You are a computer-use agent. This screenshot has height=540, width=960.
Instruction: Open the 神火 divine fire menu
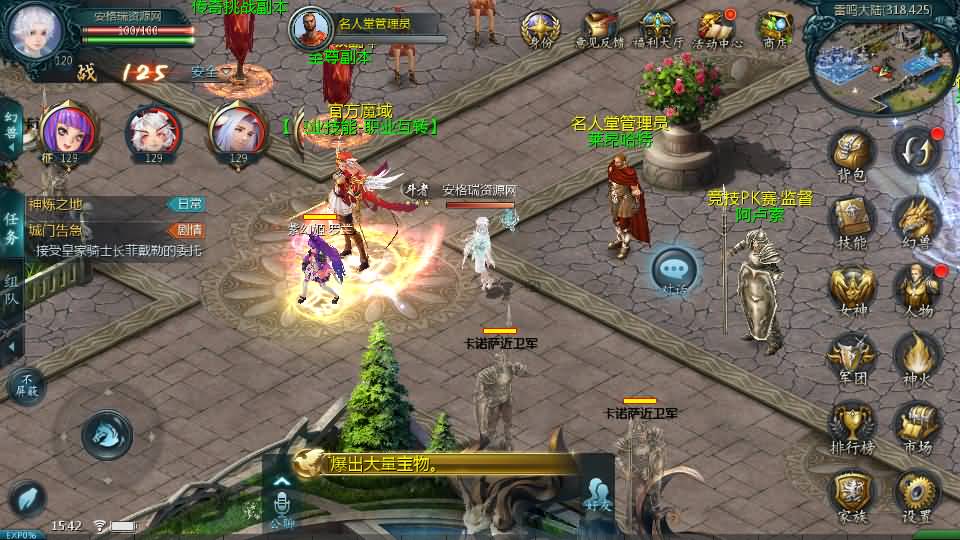[916, 355]
